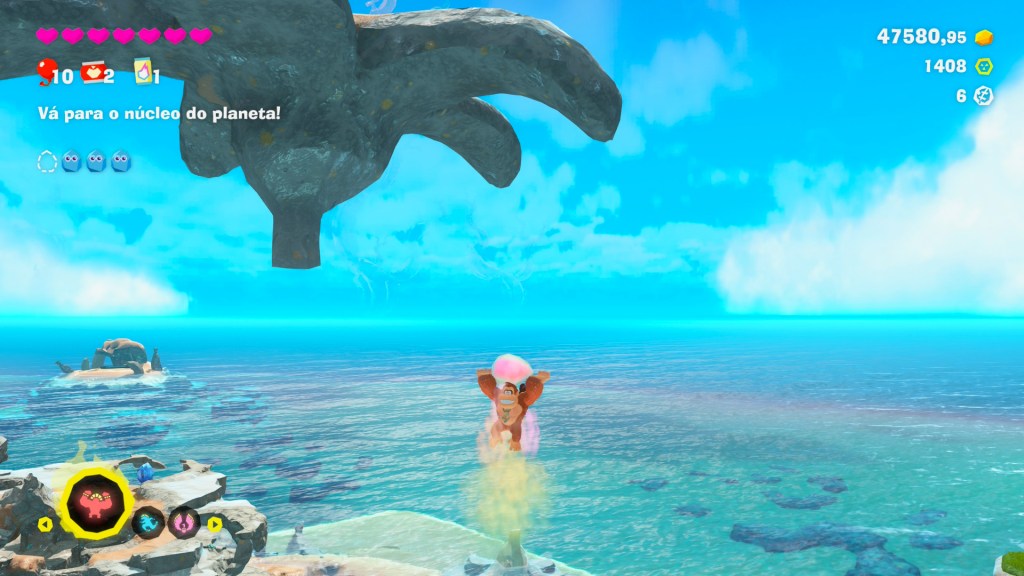Use the red heart juice can
The height and width of the screenshot is (576, 1024).
tap(92, 71)
